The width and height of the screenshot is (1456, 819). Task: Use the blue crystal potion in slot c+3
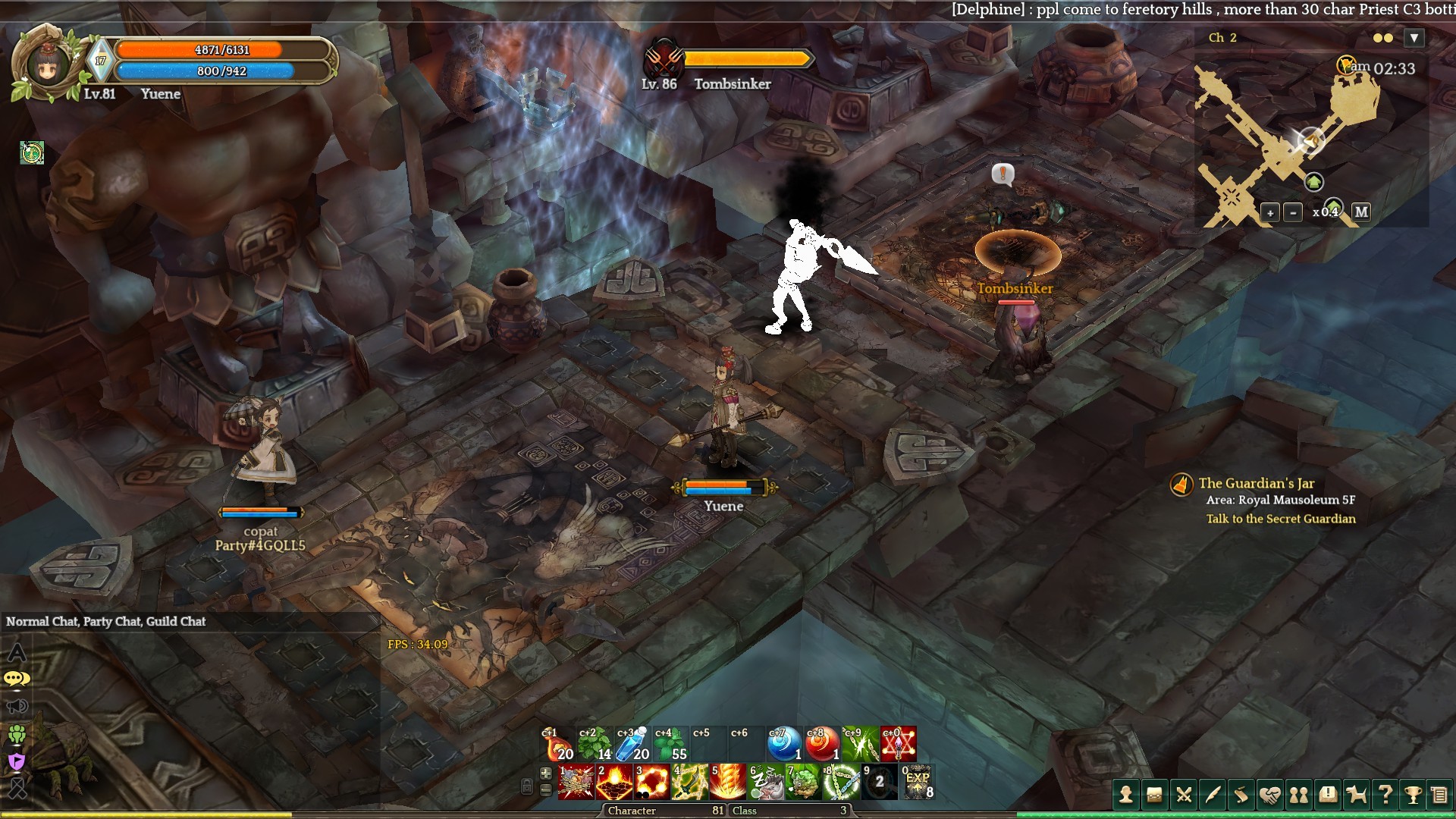tap(632, 744)
